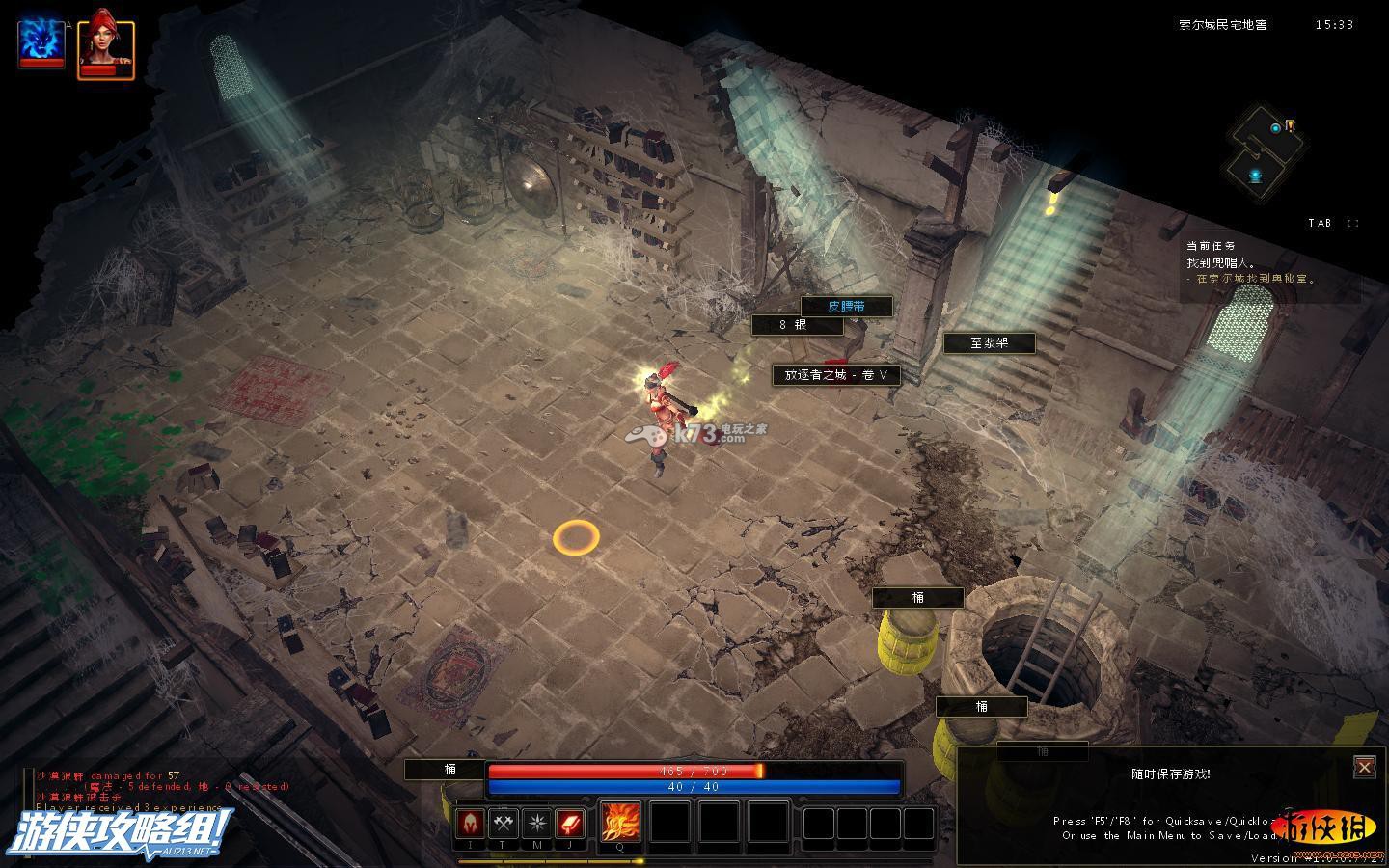Pick up the 皮腰带 loot label
The image size is (1389, 868).
click(x=846, y=306)
